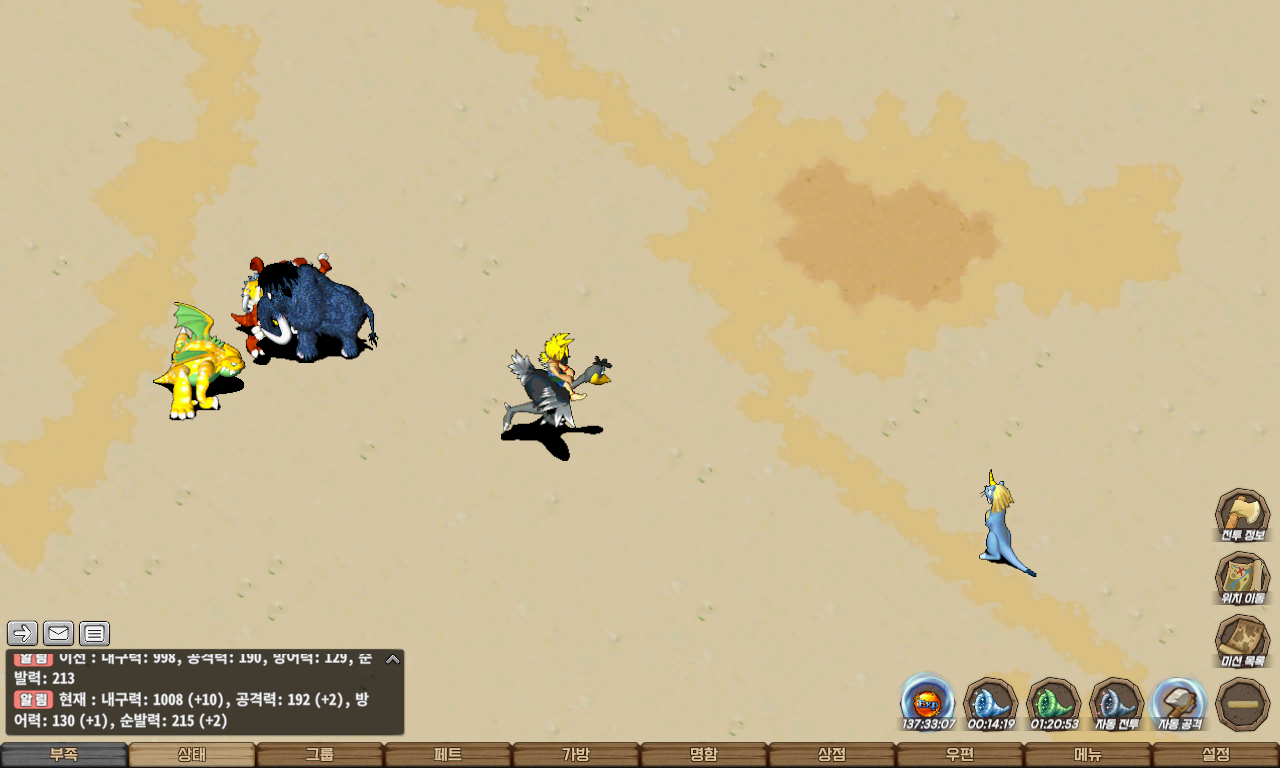Open the 가방 (bag) inventory

576,755
